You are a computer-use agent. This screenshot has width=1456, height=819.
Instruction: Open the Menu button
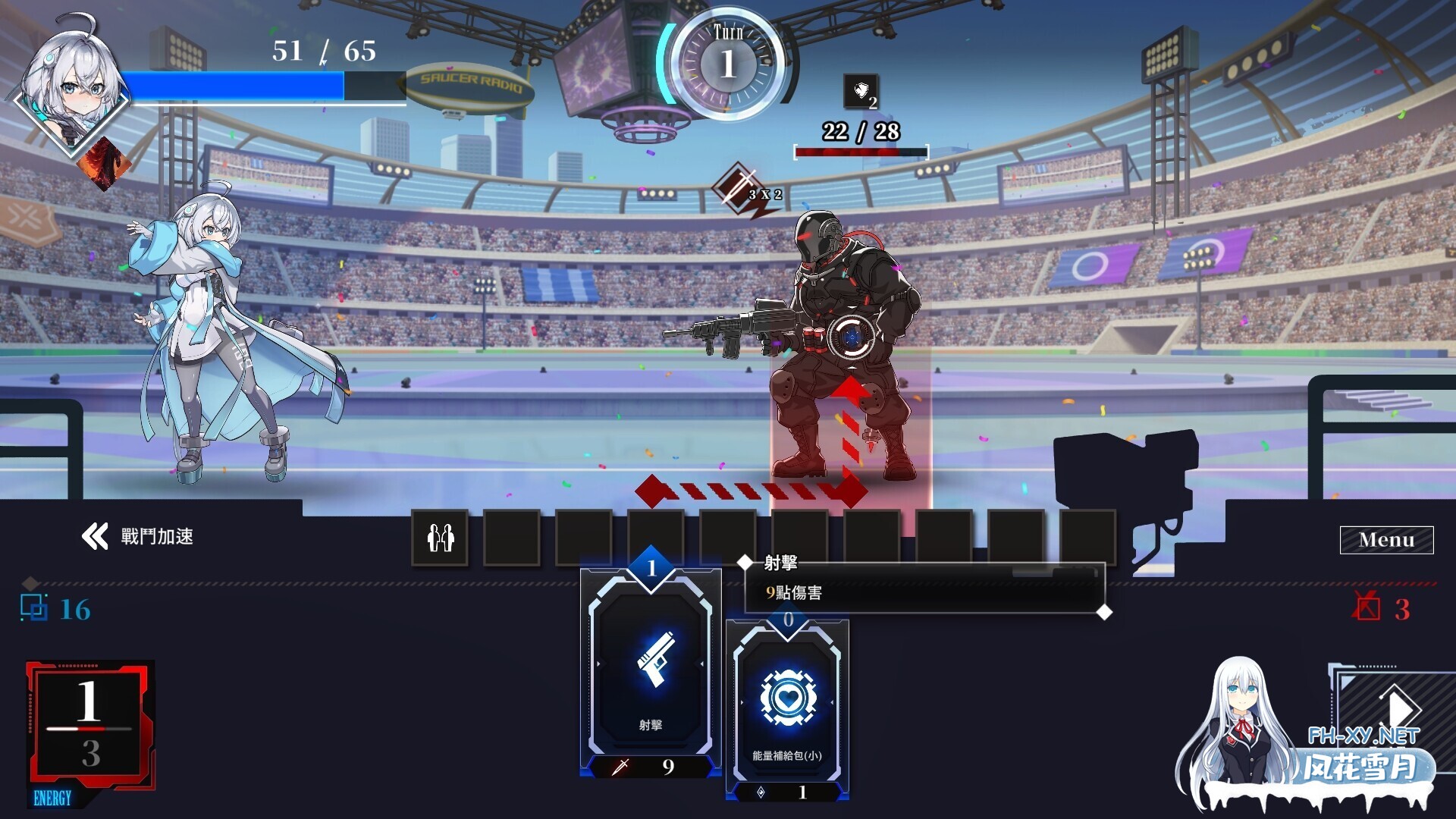point(1385,540)
